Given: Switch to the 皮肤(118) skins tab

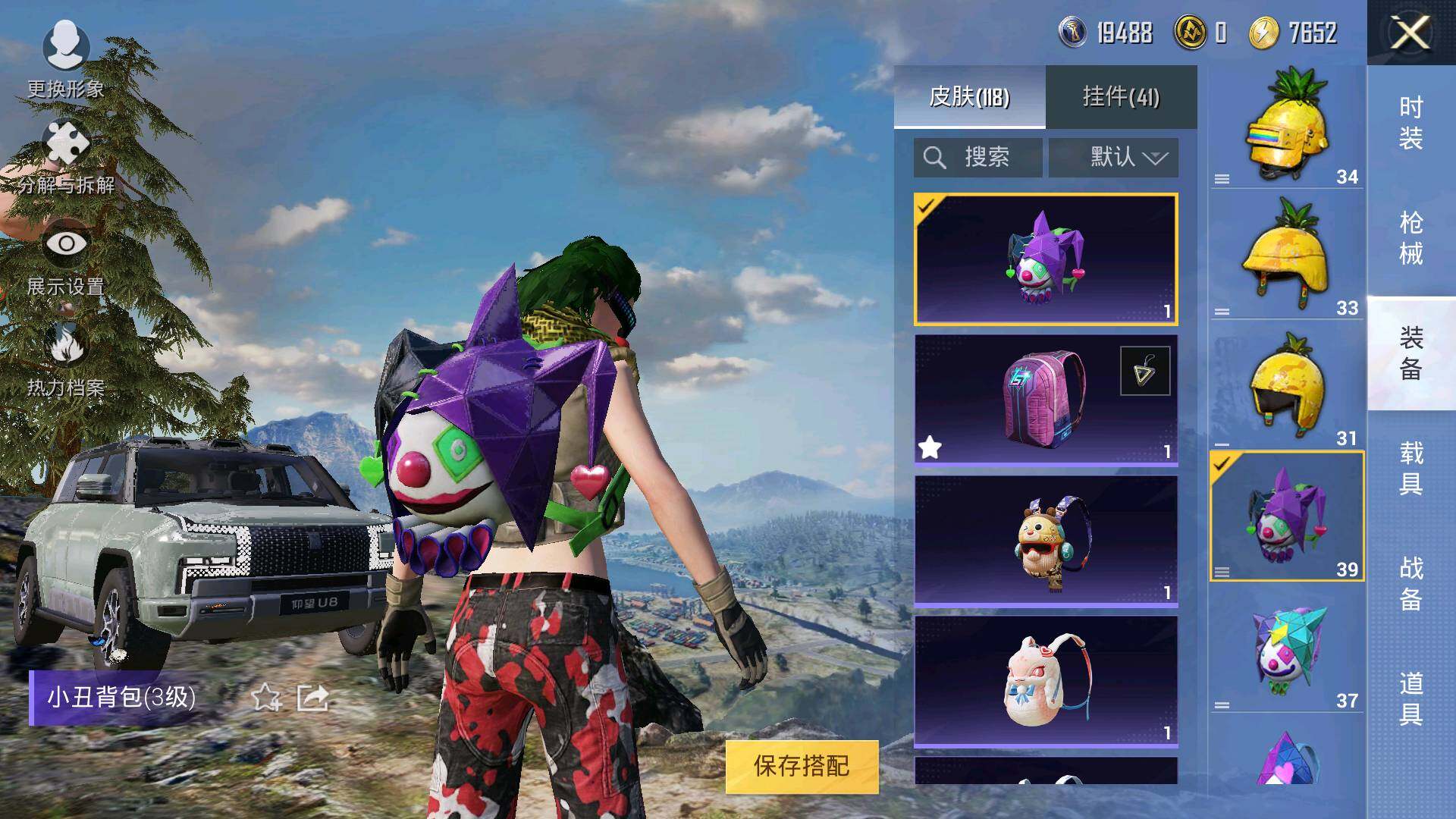Looking at the screenshot, I should tap(969, 96).
